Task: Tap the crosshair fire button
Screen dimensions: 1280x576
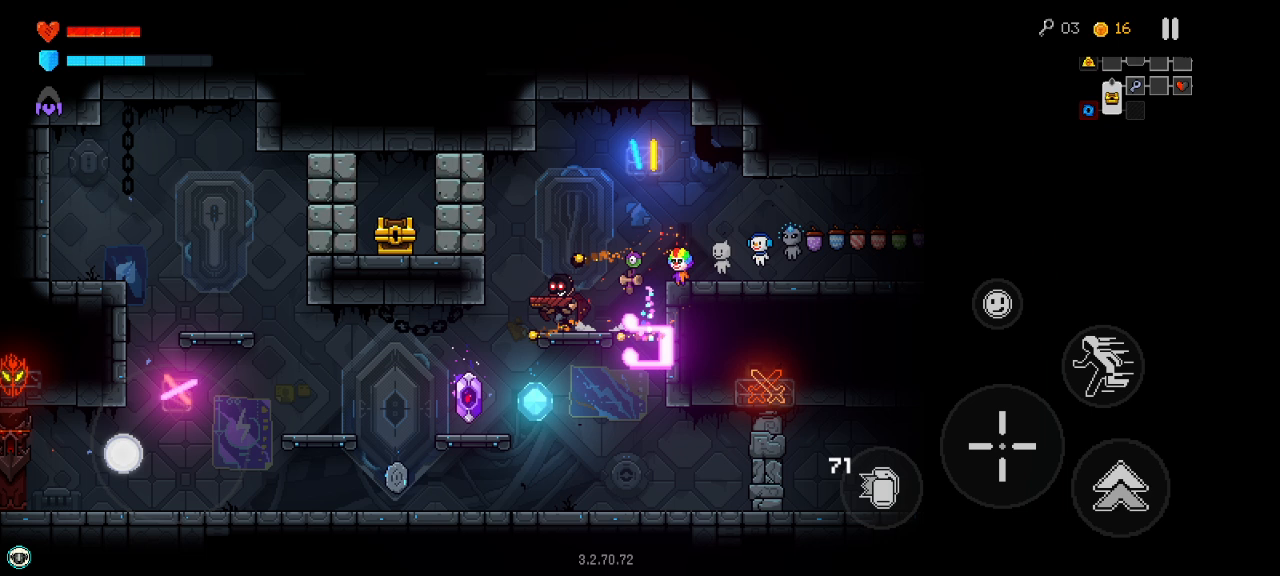Action: click(1002, 446)
